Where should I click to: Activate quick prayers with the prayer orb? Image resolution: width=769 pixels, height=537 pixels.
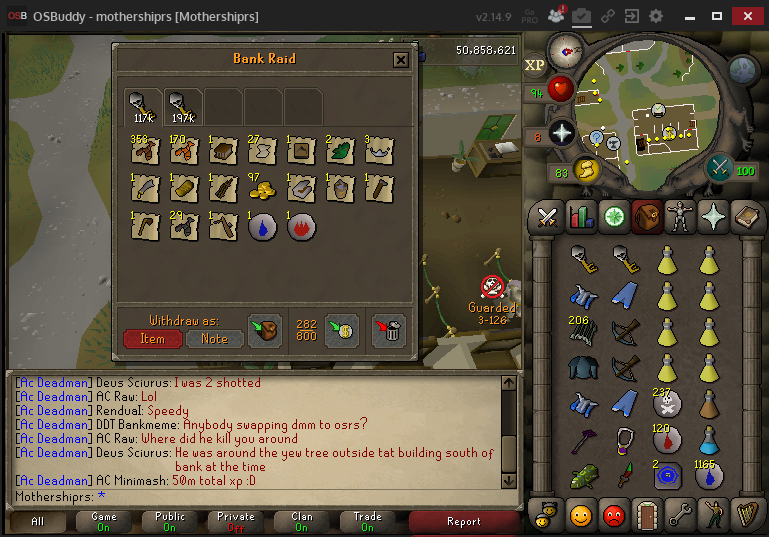point(562,132)
